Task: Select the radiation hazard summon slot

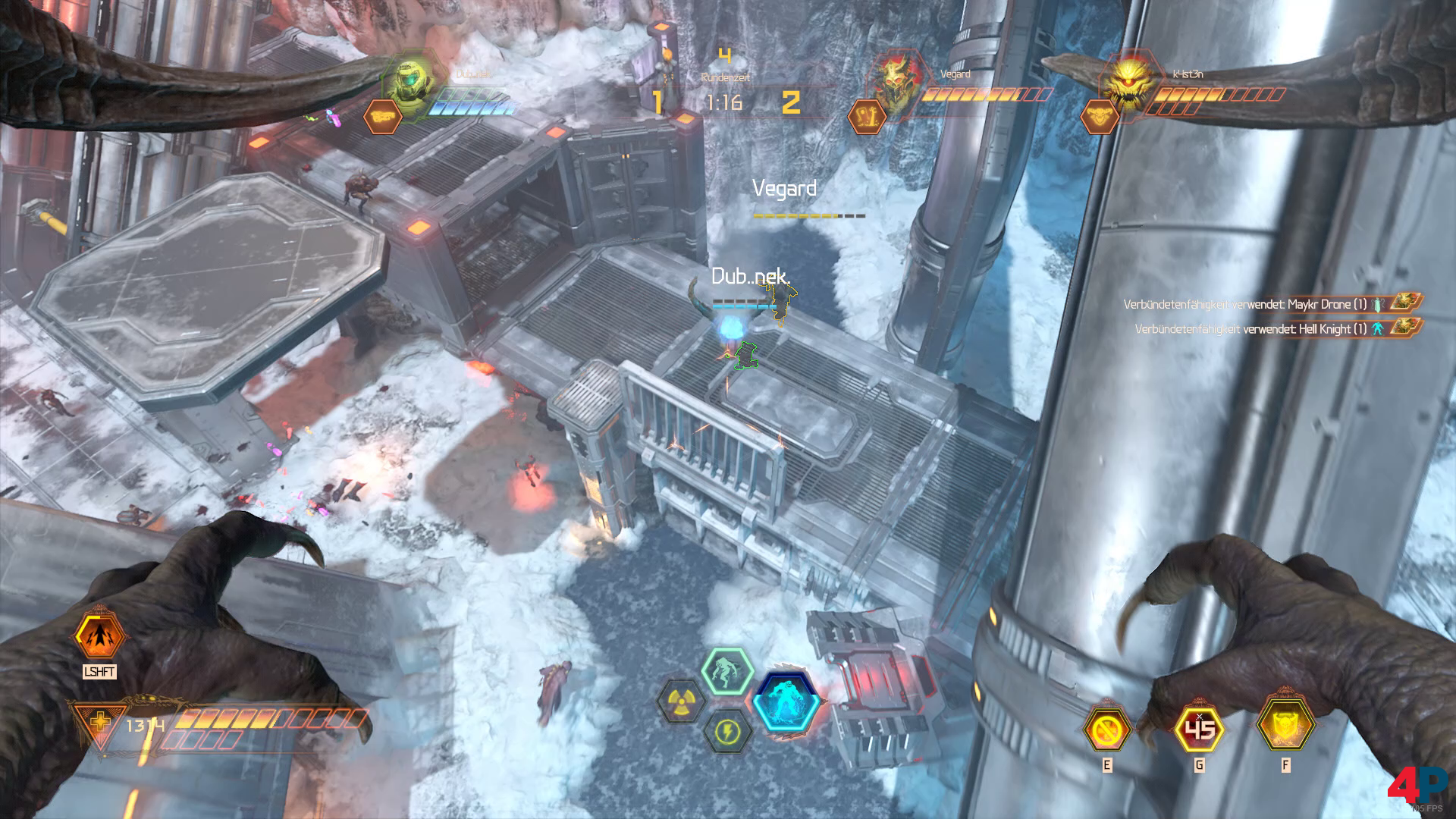Action: (x=682, y=701)
